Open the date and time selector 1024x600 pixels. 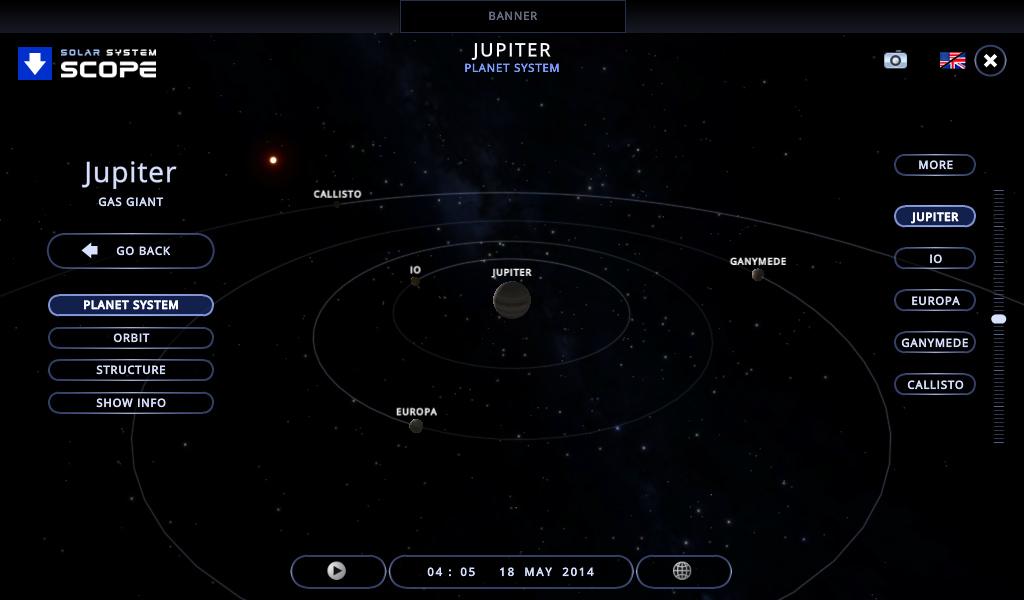point(510,572)
